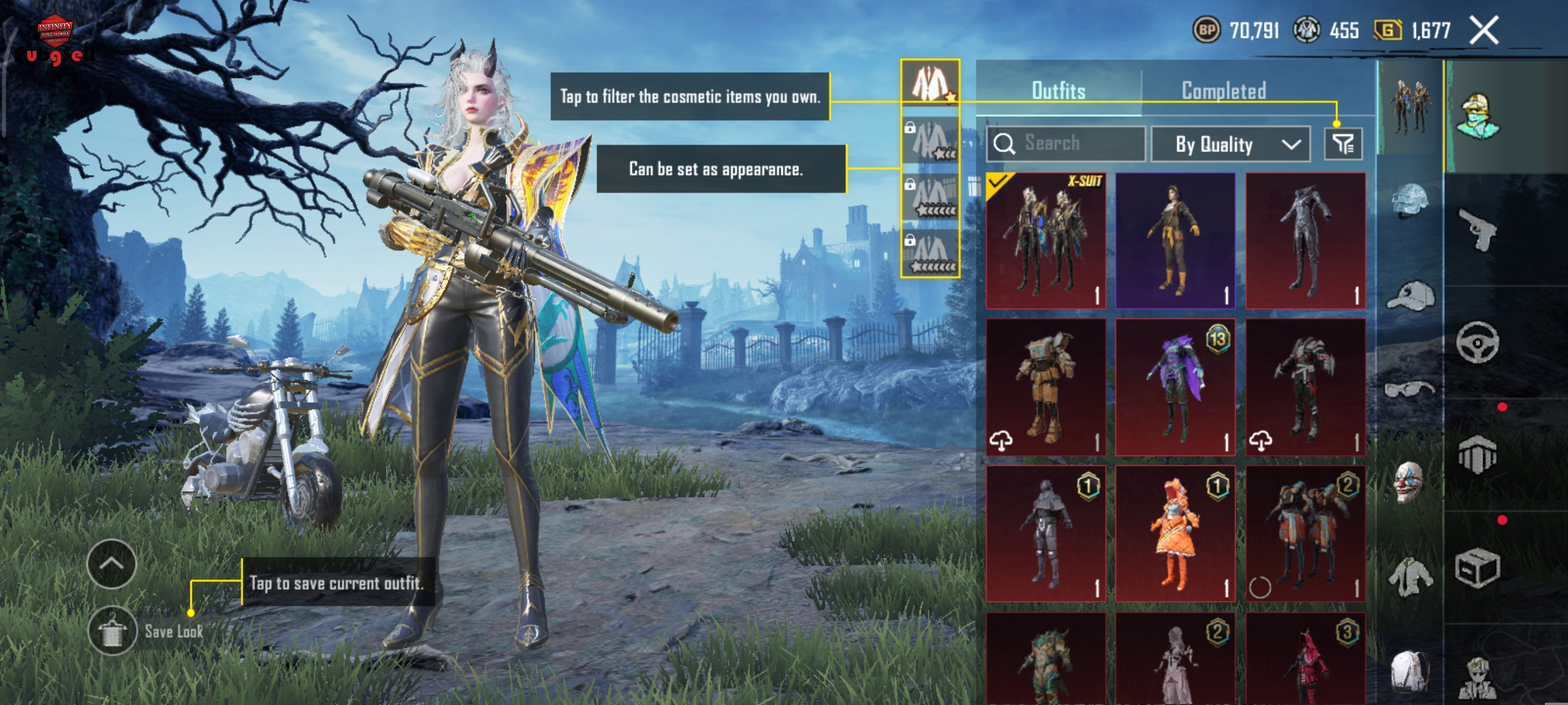Viewport: 1568px width, 705px height.
Task: Open the pistol weapons category
Action: pos(1477,229)
